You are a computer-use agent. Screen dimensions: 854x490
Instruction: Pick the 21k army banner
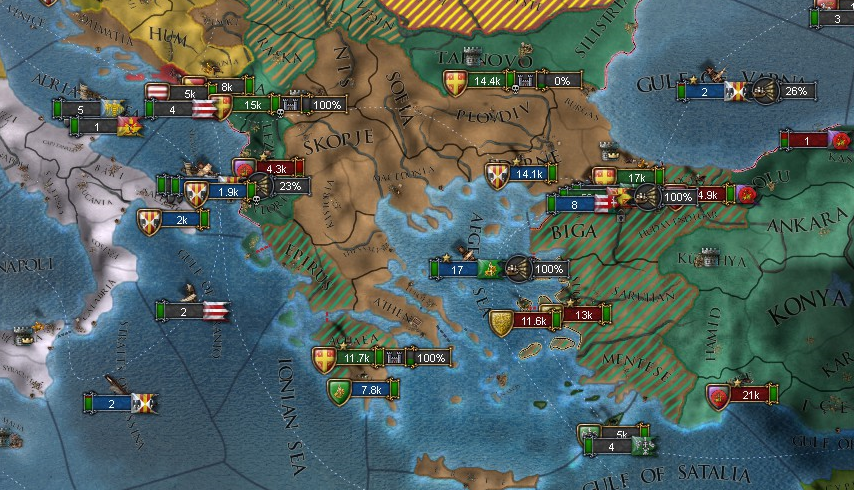coord(751,396)
